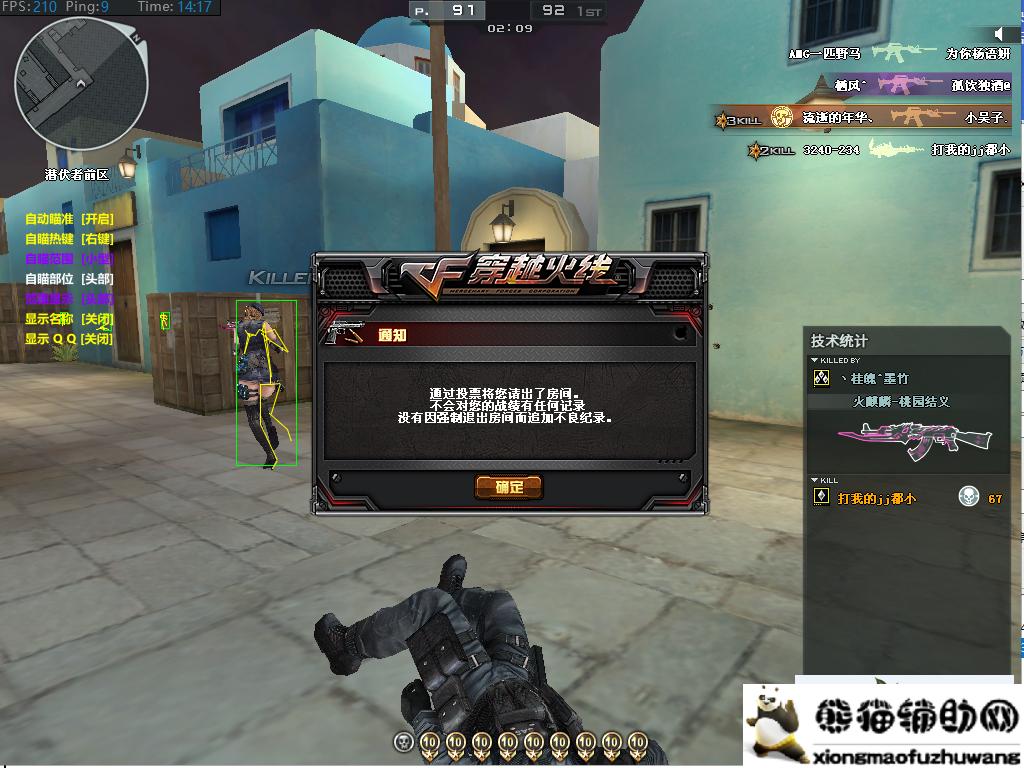This screenshot has height=768, width=1024.
Task: Click the speaker sound icon
Action: (1001, 35)
